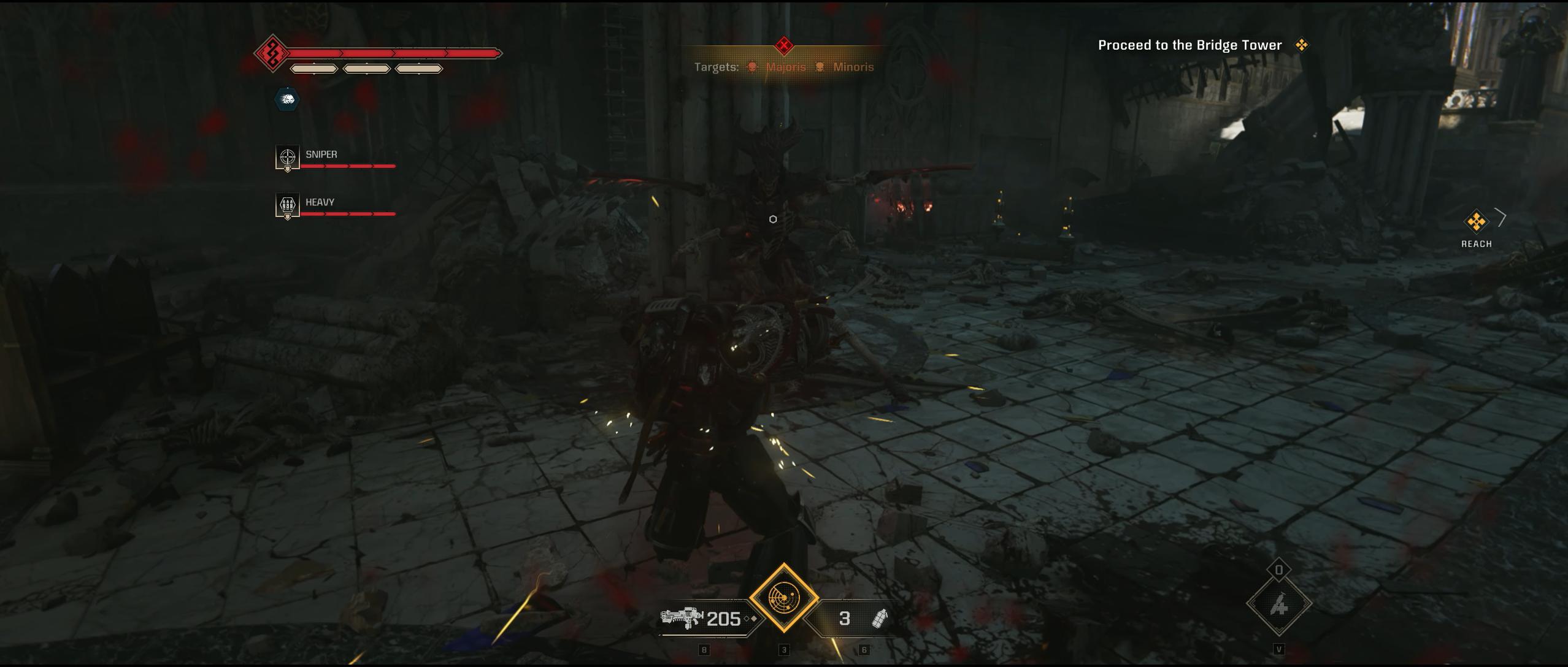
Task: Toggle the Majoris target skull indicator
Action: tap(751, 67)
